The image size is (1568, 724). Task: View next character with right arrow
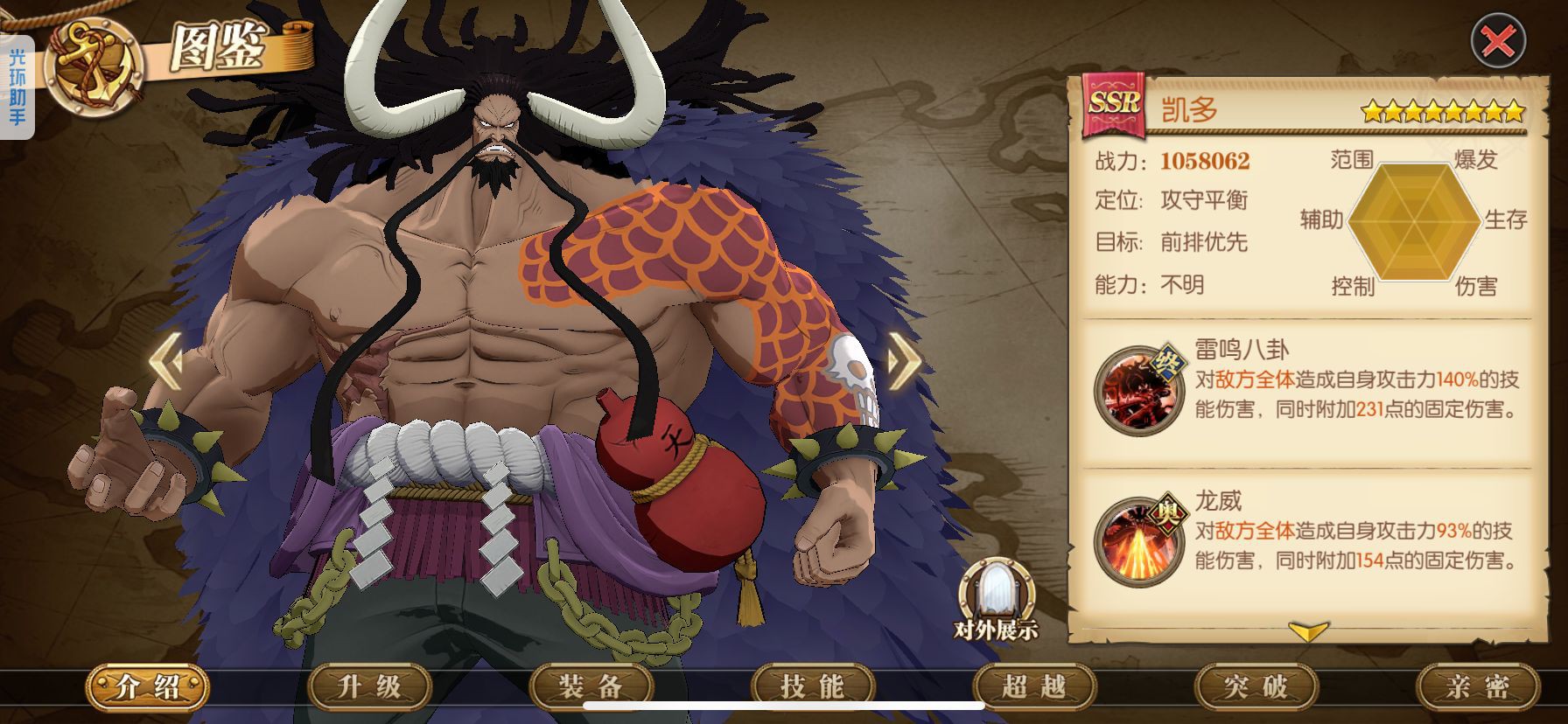click(904, 359)
